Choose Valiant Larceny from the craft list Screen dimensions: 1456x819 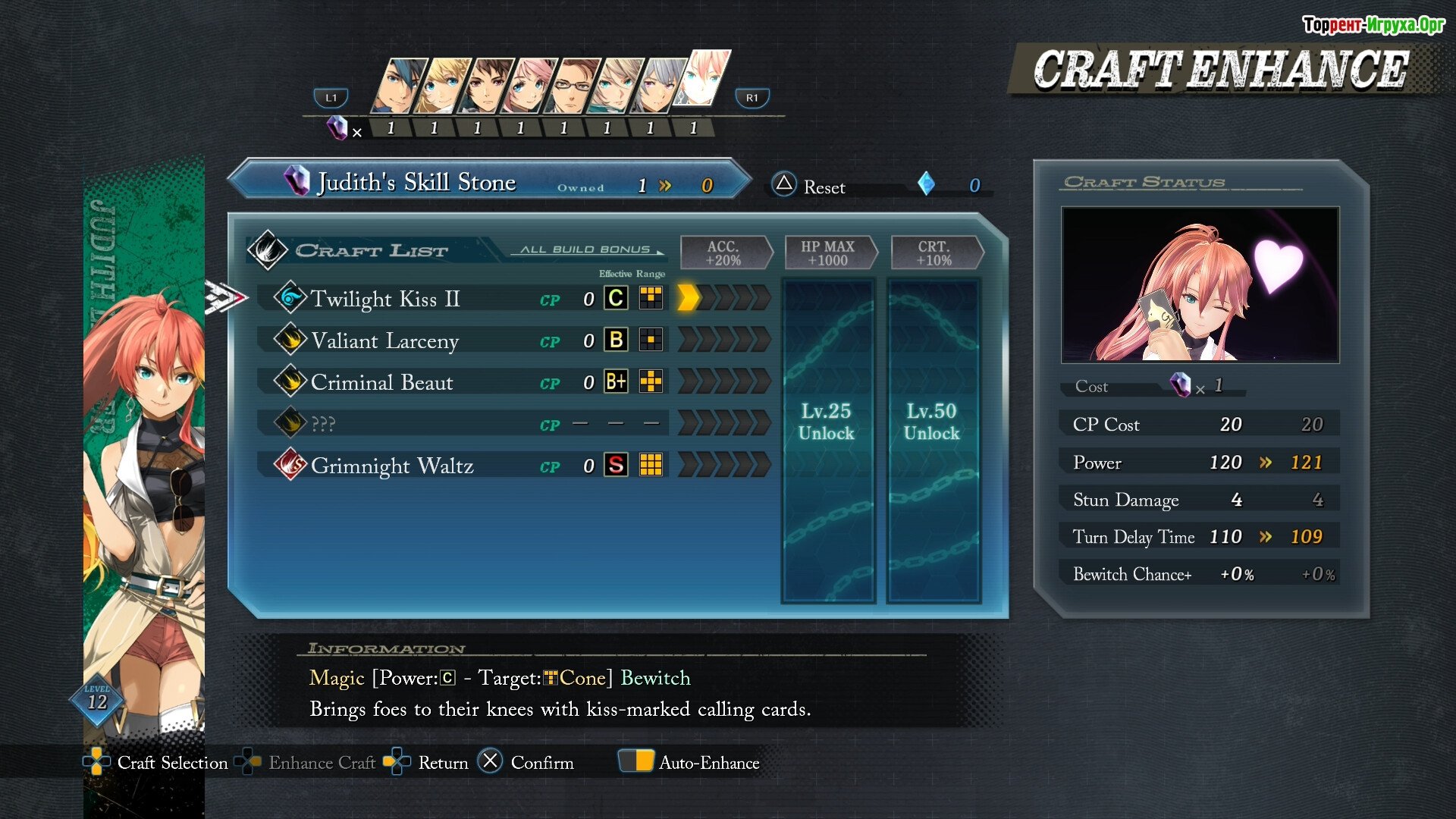click(385, 340)
